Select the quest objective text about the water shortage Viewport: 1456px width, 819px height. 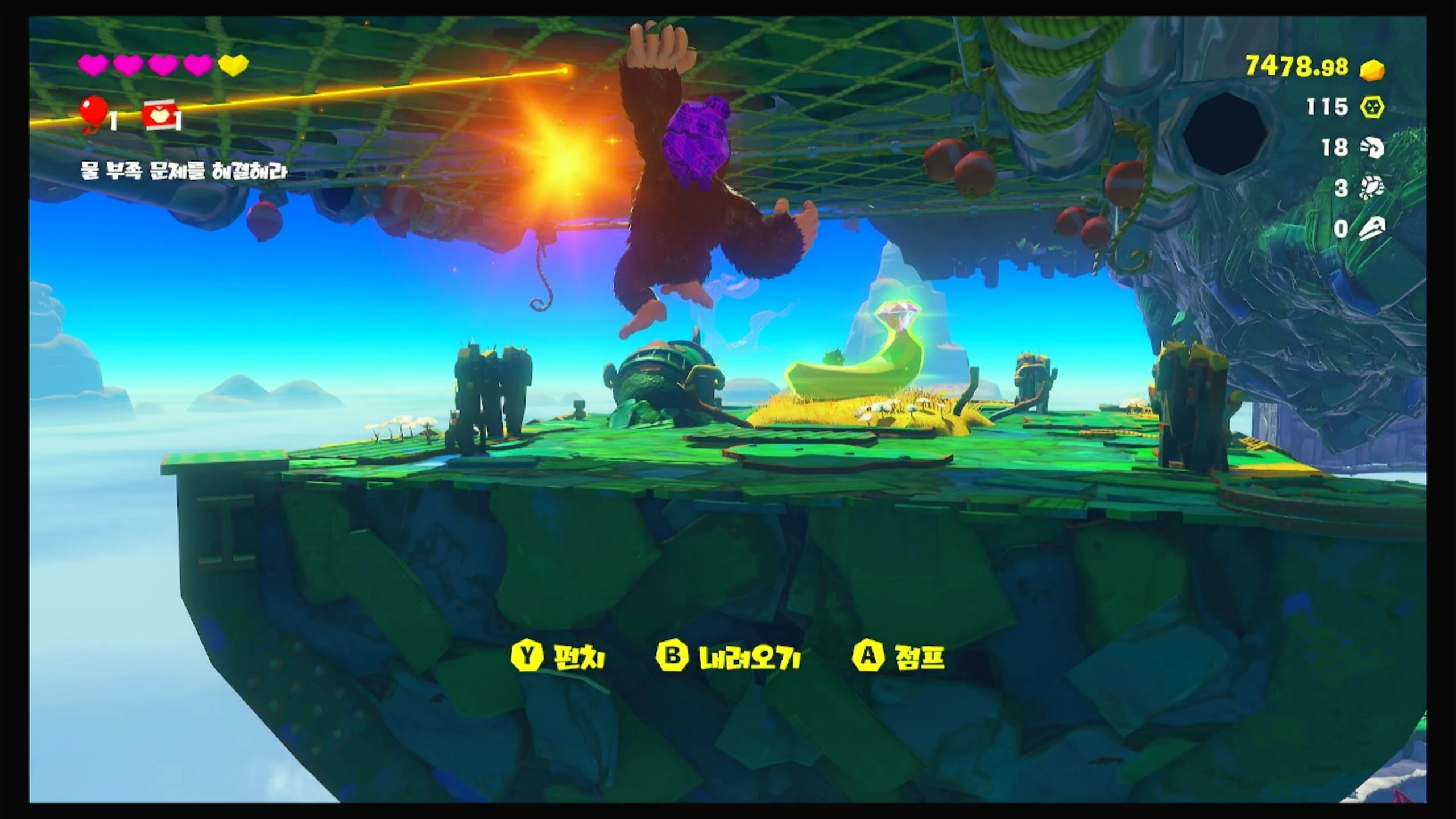pyautogui.click(x=183, y=171)
